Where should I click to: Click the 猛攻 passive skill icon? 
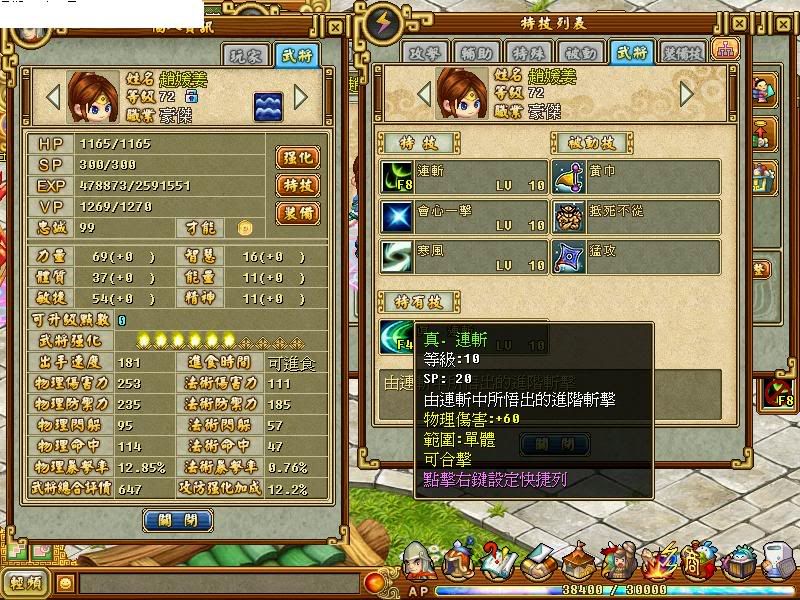[x=571, y=256]
